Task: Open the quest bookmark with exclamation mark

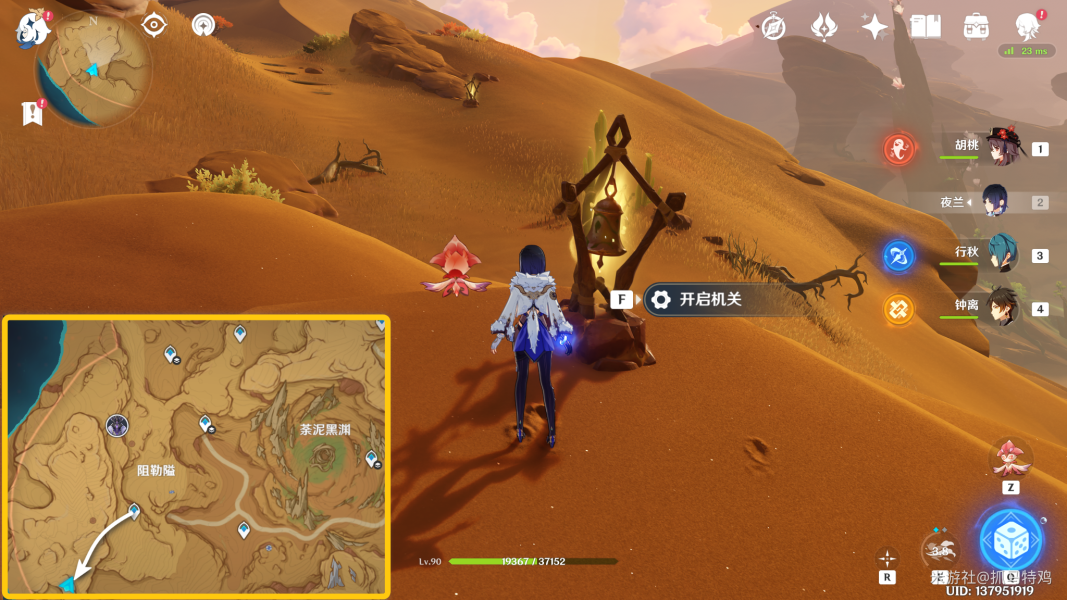Action: point(33,112)
